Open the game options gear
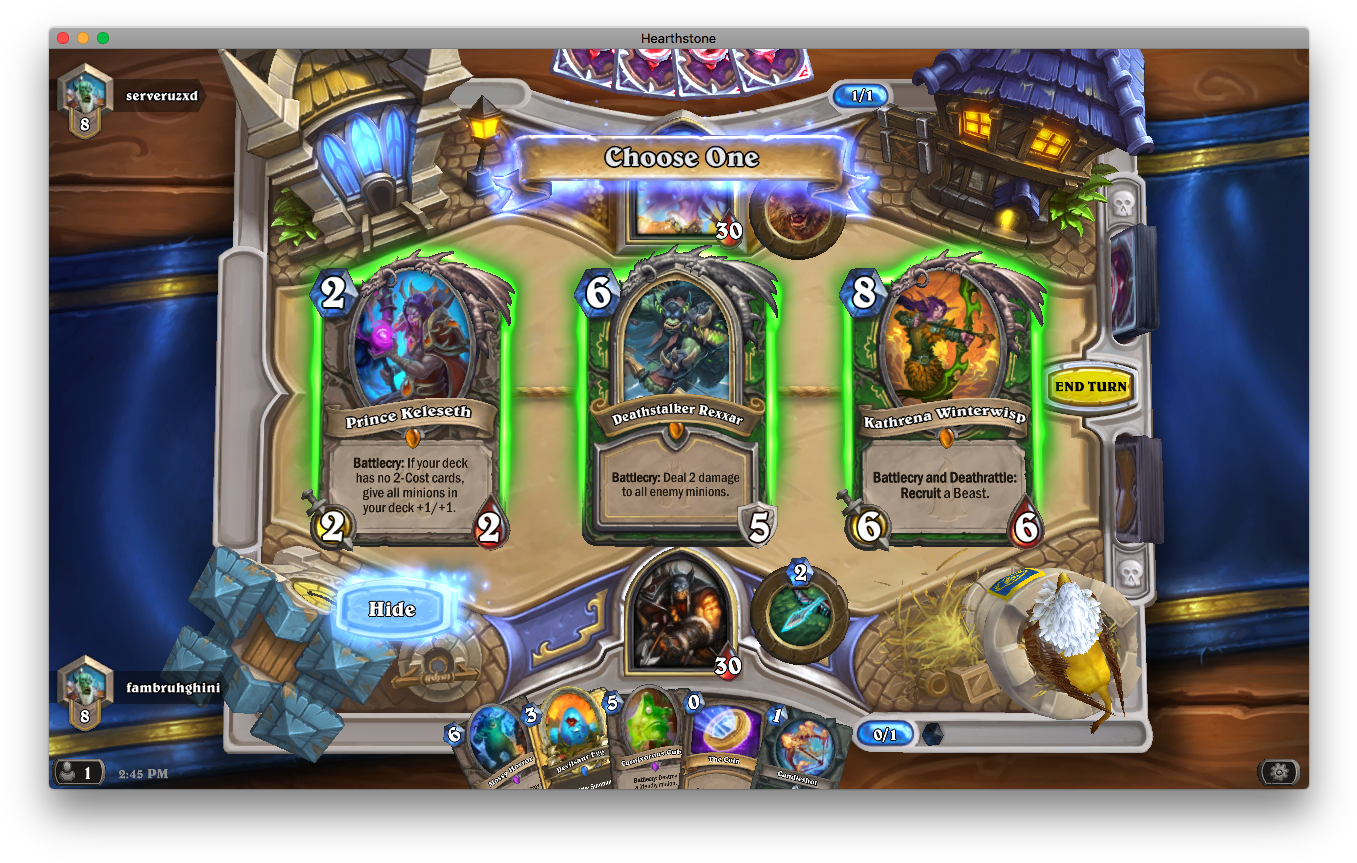Image resolution: width=1357 pixels, height=863 pixels. [1280, 773]
